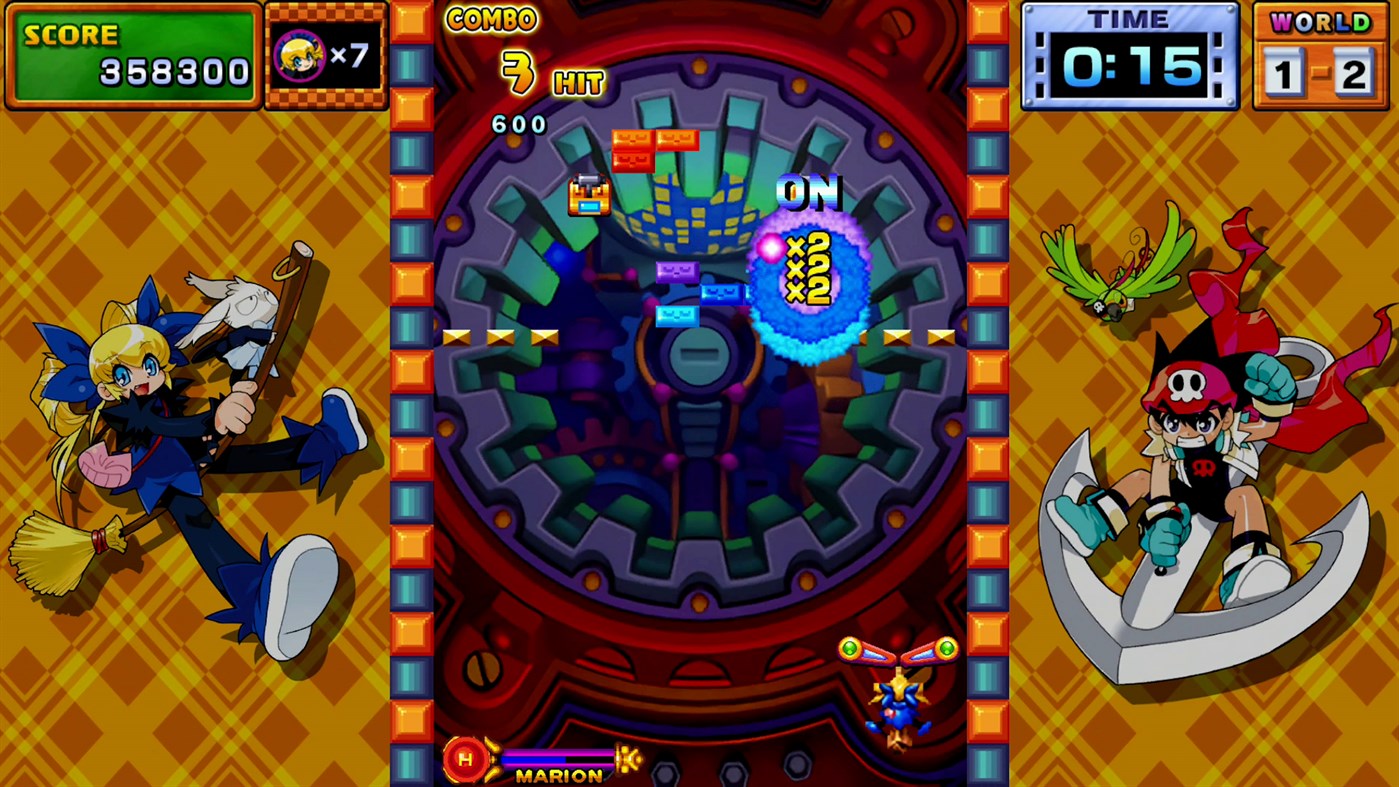Select the treasure chest block
This screenshot has height=787, width=1399.
(x=587, y=196)
